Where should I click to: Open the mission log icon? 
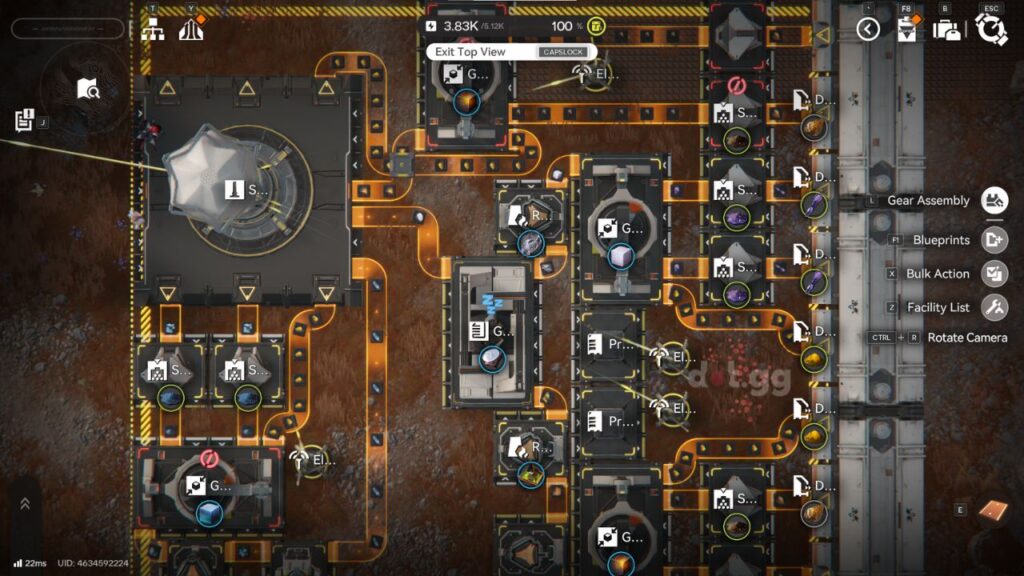point(25,120)
